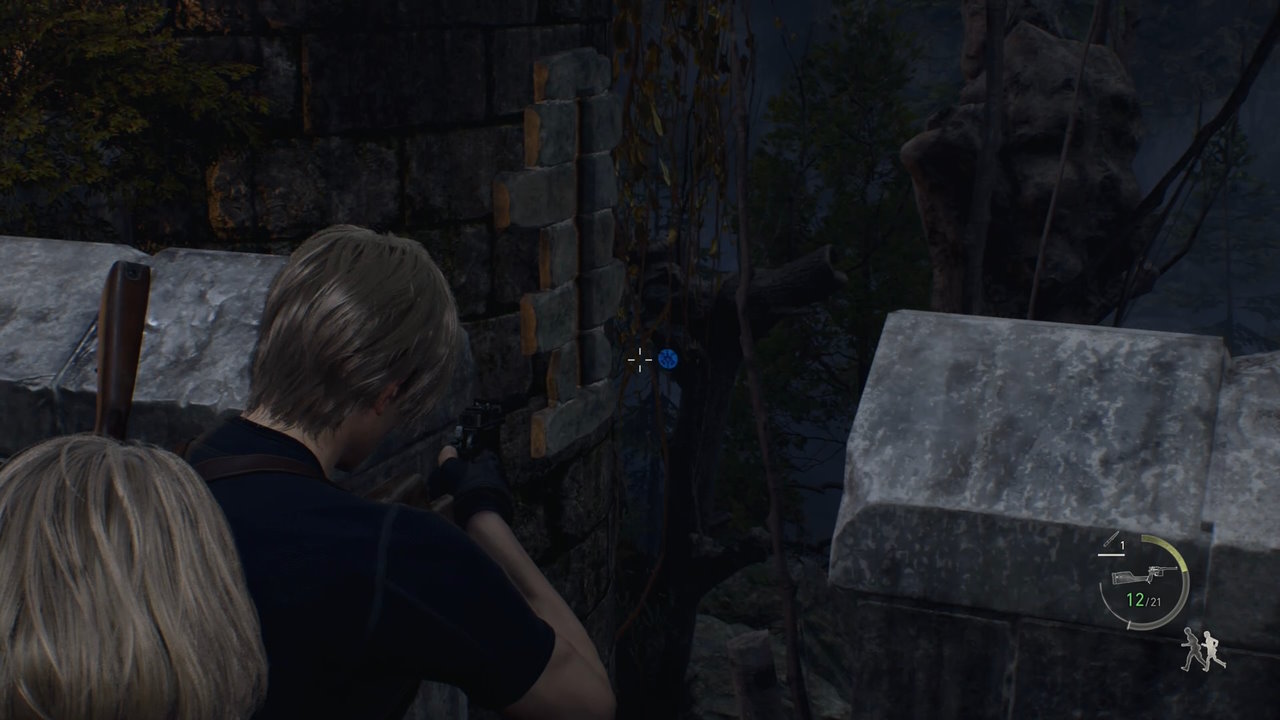1280x720 pixels.
Task: Click the green ammo count 12
Action: (x=1133, y=599)
